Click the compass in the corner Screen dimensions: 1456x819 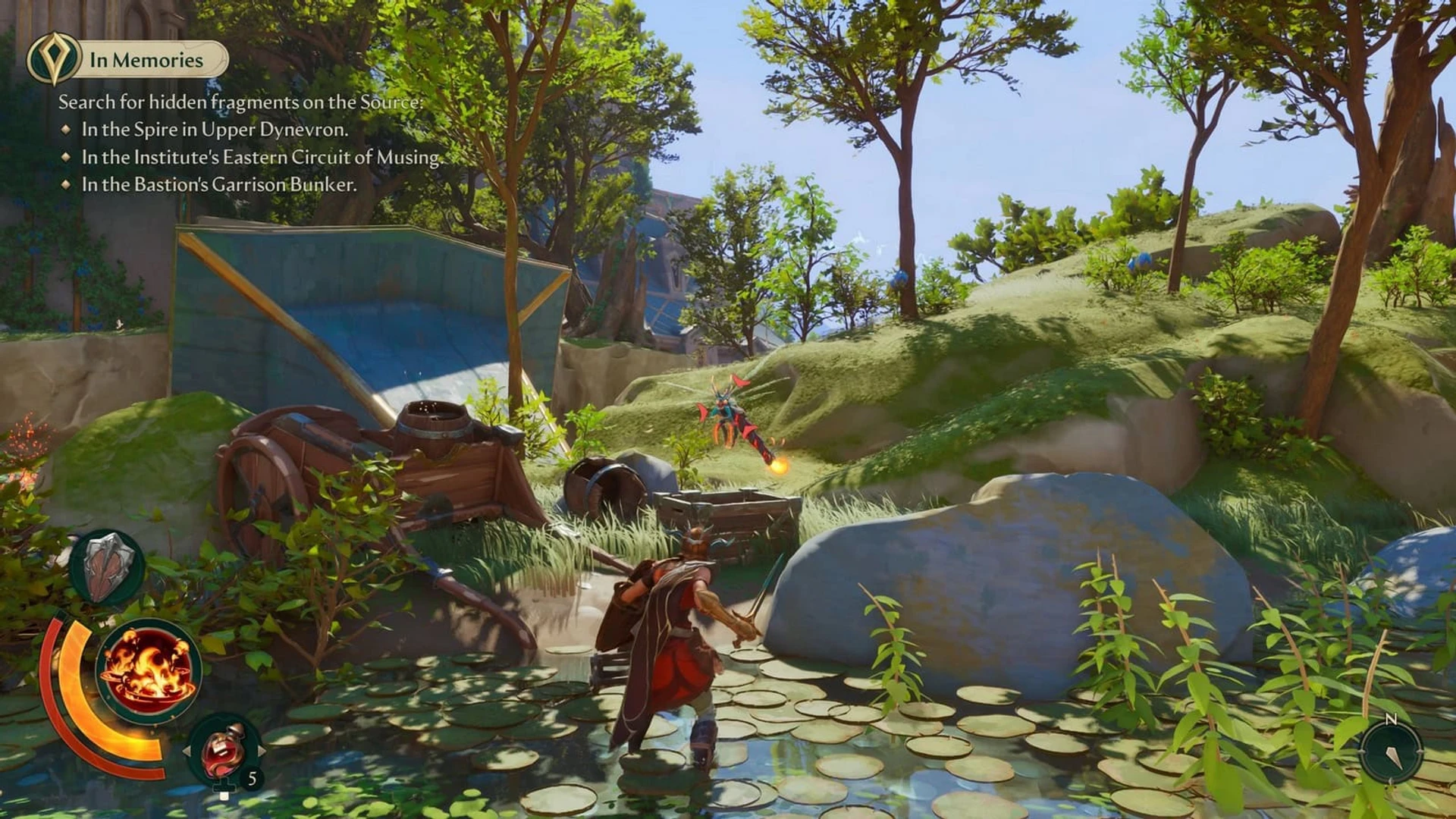pos(1391,751)
